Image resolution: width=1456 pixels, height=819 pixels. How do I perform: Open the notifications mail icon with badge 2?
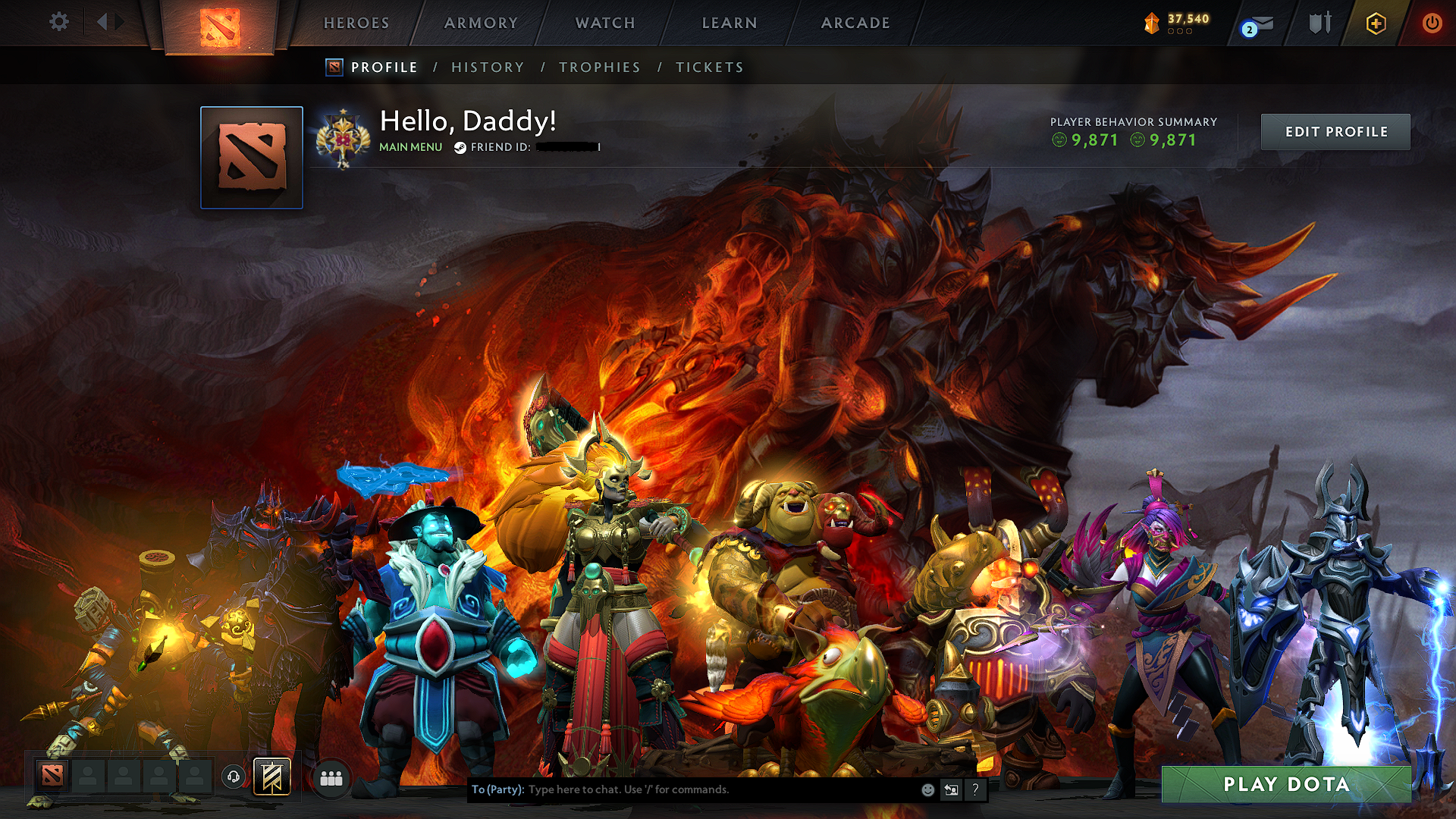tap(1258, 23)
